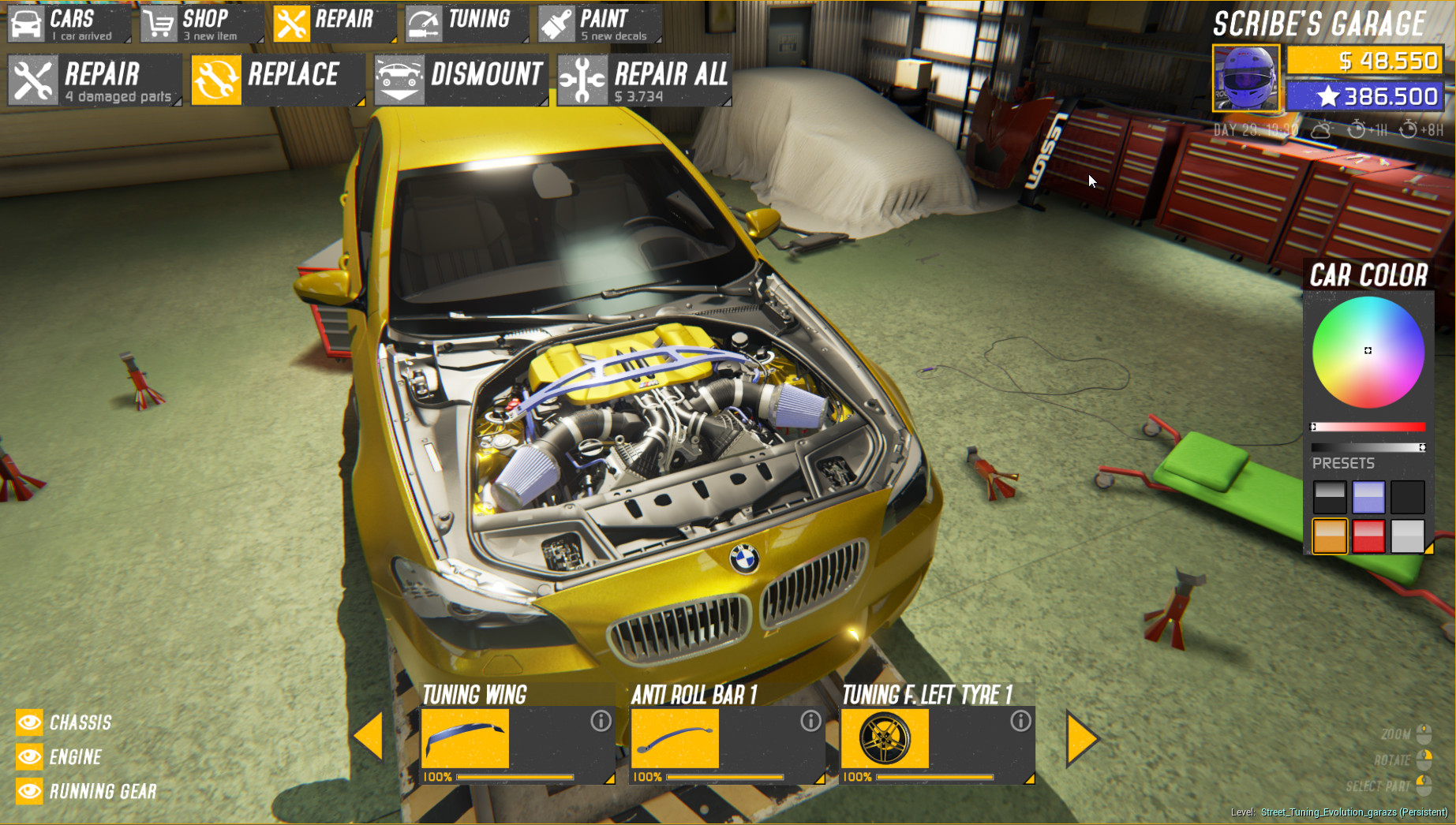Switch to the Tuning tab
Screen dimensions: 1456x825
click(466, 25)
